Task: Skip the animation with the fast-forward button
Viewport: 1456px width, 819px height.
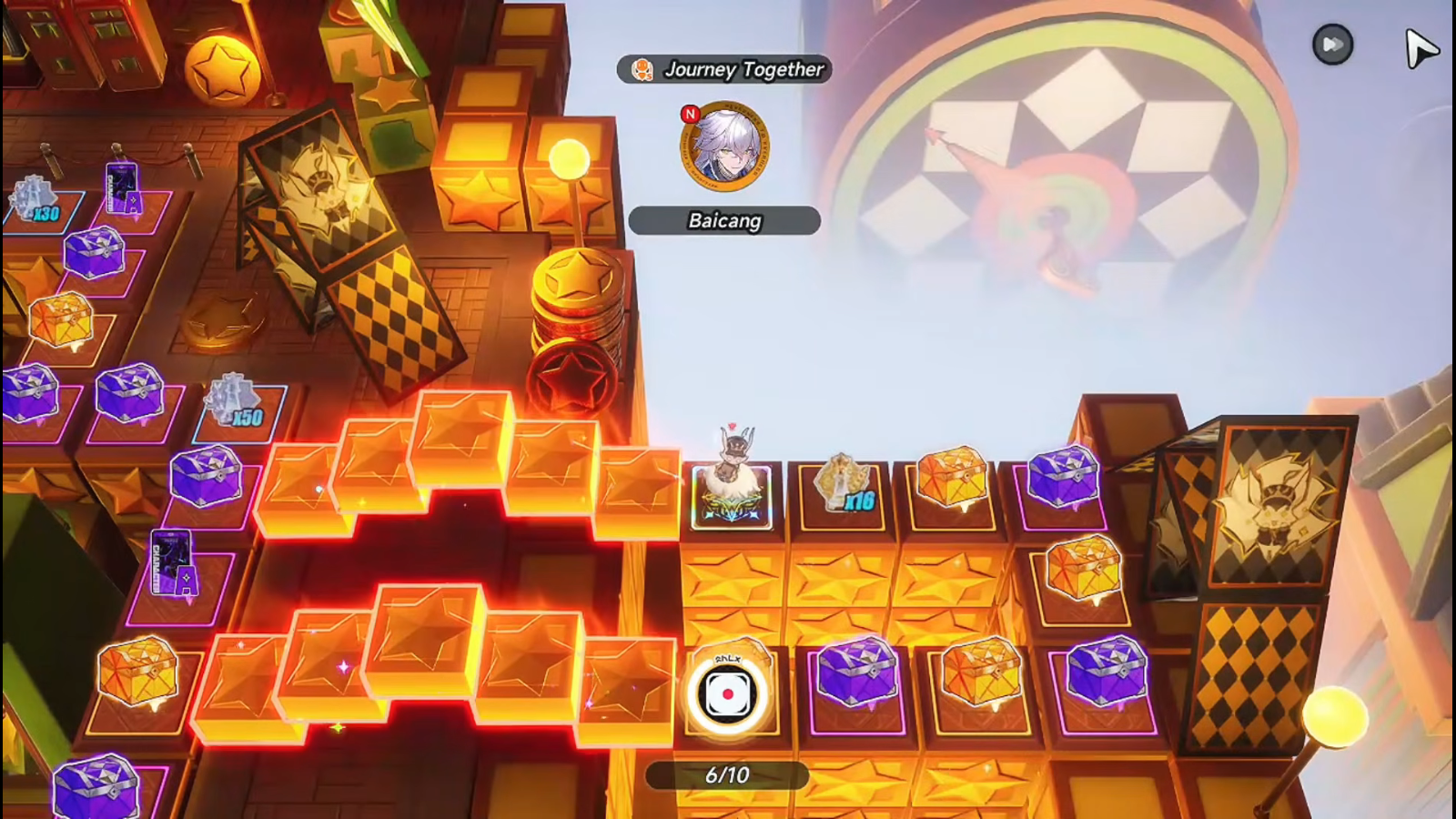Action: 1332,45
